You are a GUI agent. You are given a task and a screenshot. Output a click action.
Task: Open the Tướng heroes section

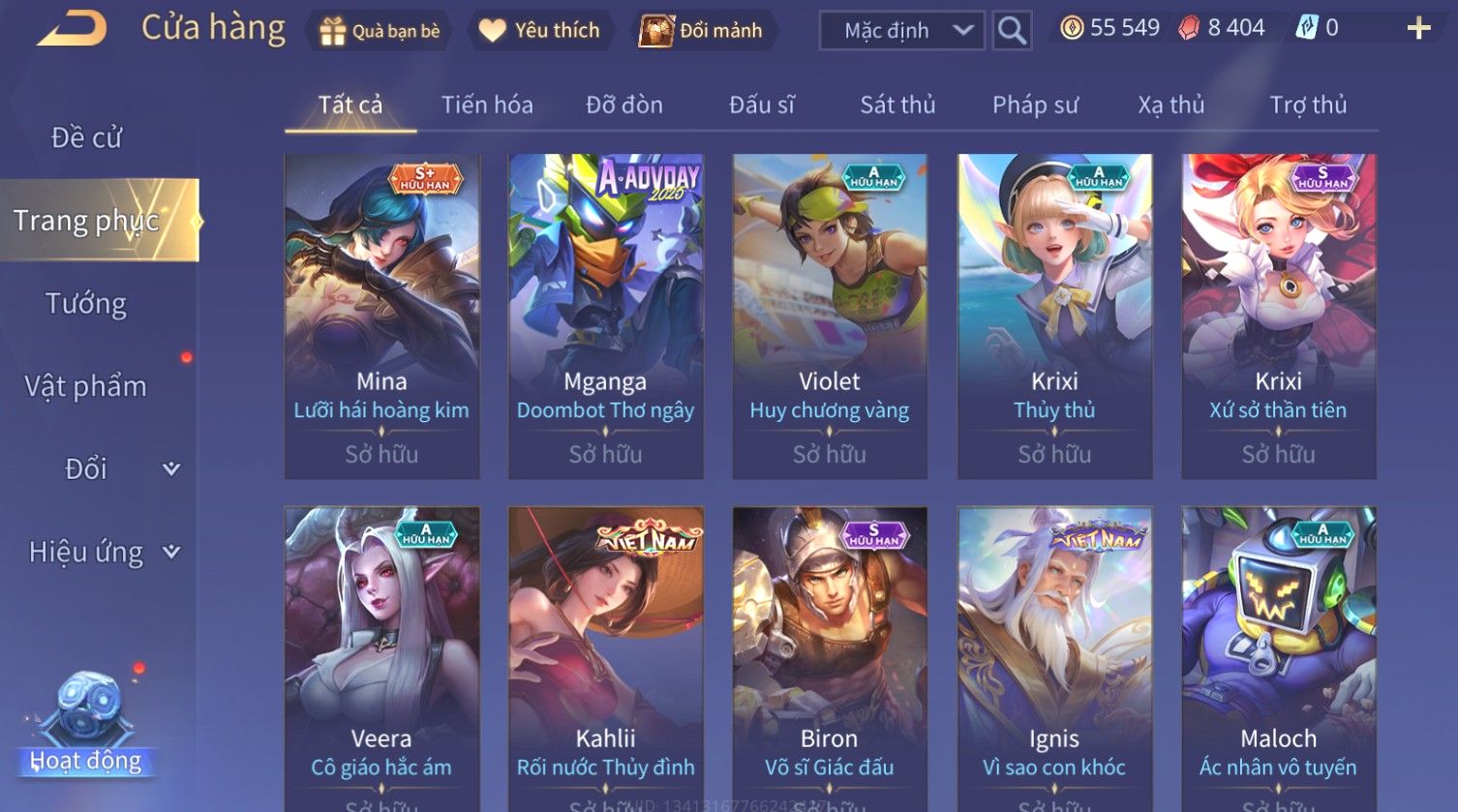[x=86, y=304]
